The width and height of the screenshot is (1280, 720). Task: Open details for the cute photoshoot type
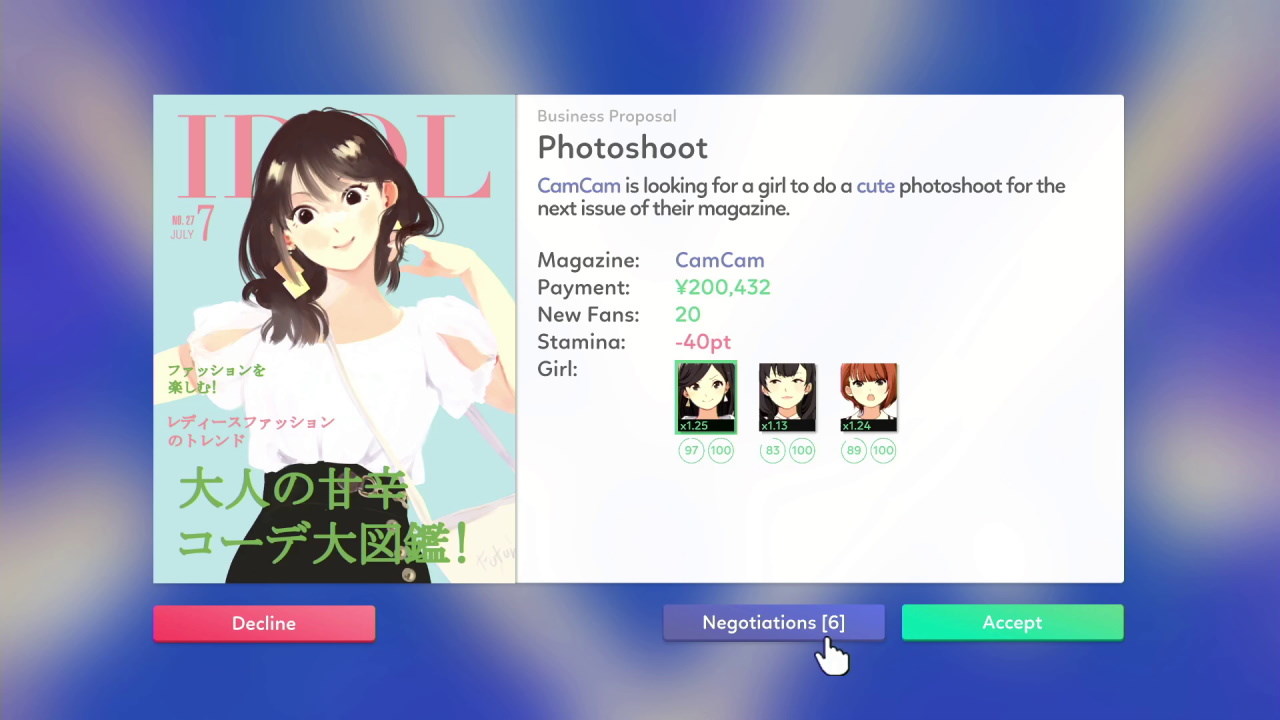874,186
